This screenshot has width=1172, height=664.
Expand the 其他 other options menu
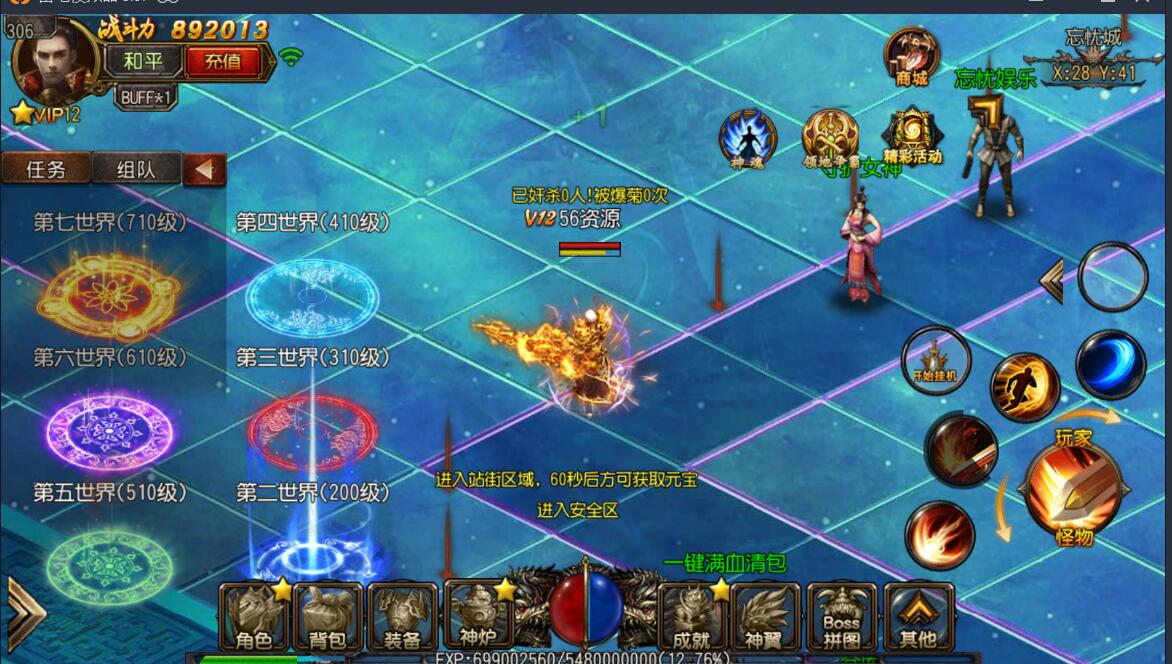click(917, 617)
